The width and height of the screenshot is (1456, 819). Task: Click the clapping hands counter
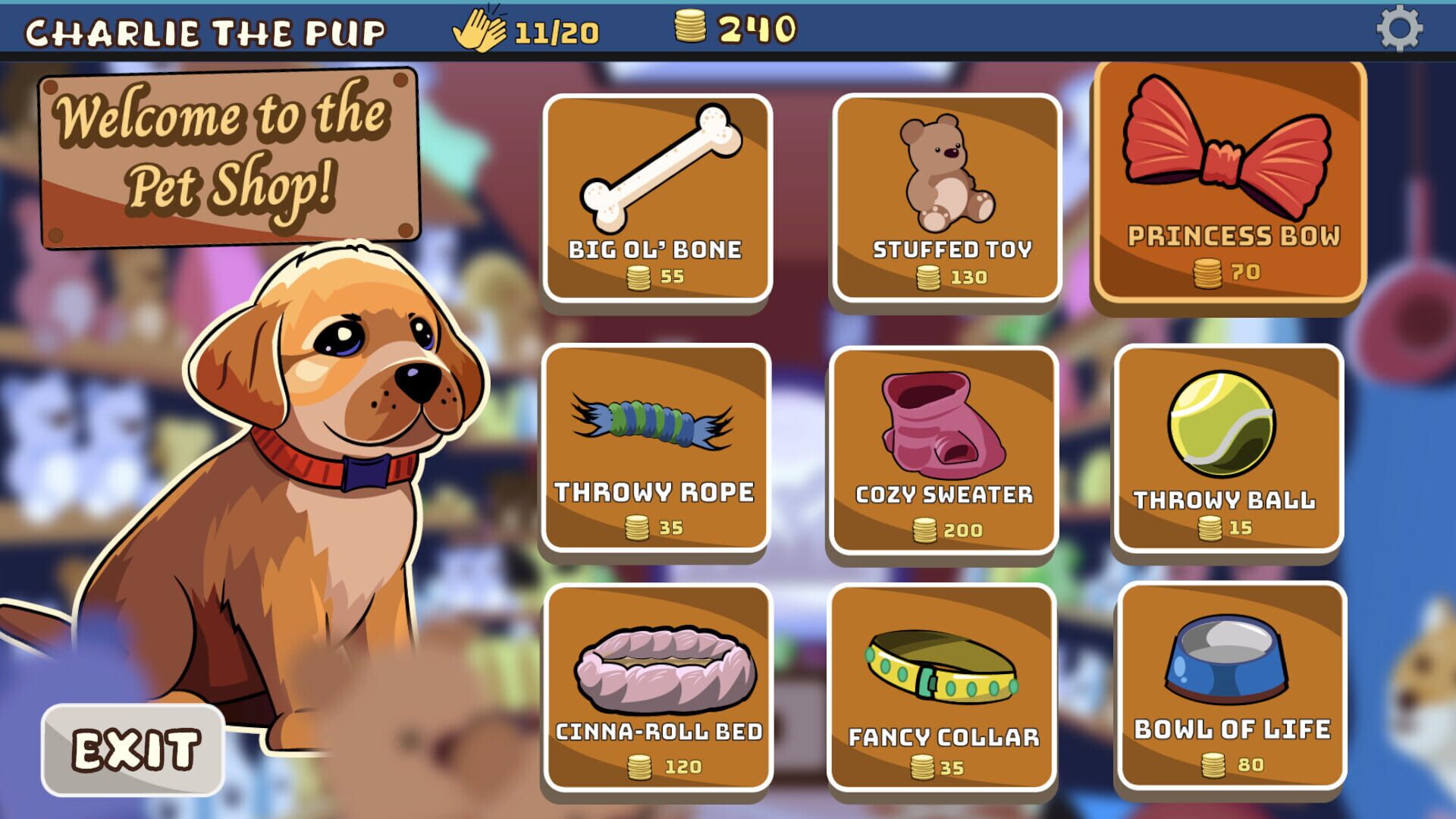coord(484,29)
